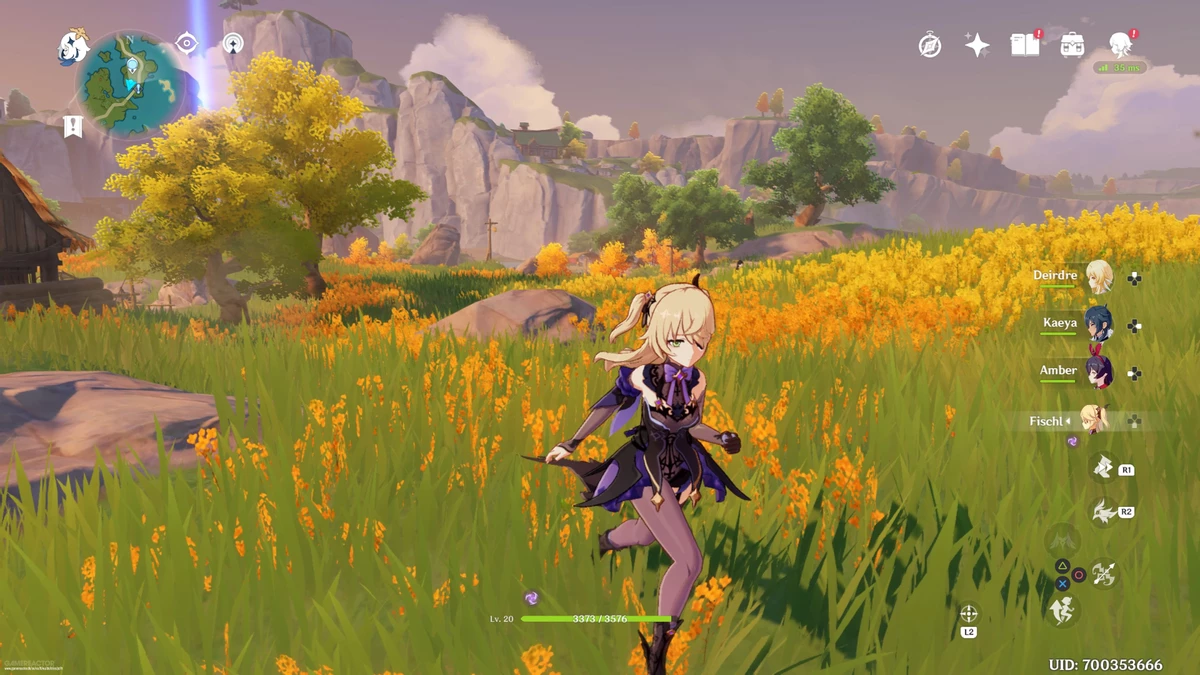Click the sprint running figure icon
This screenshot has width=1200, height=675.
click(x=1063, y=609)
